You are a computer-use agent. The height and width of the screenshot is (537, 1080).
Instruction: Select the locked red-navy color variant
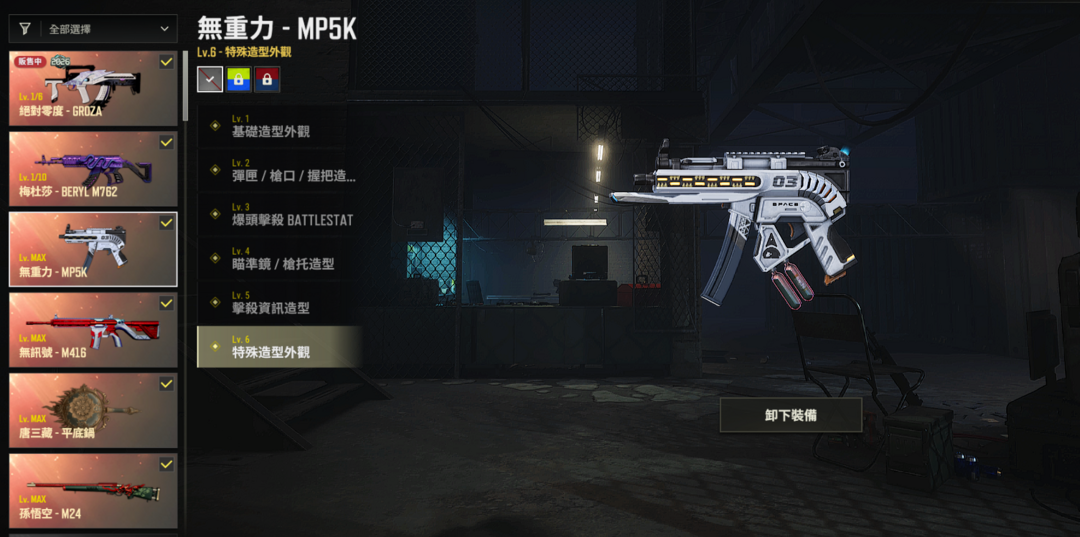coord(267,79)
